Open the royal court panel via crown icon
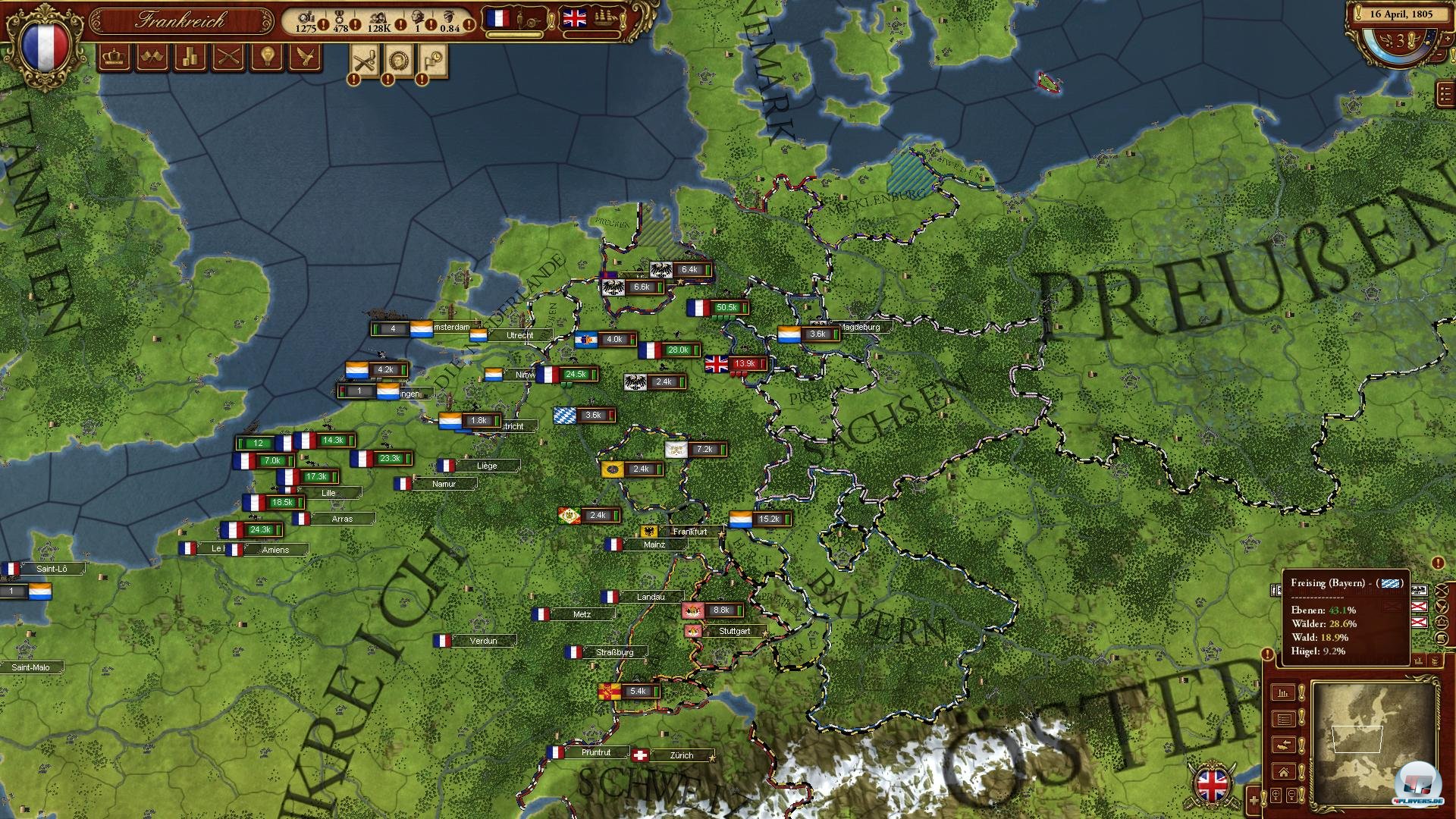Screen dimensions: 1456x819 114,57
